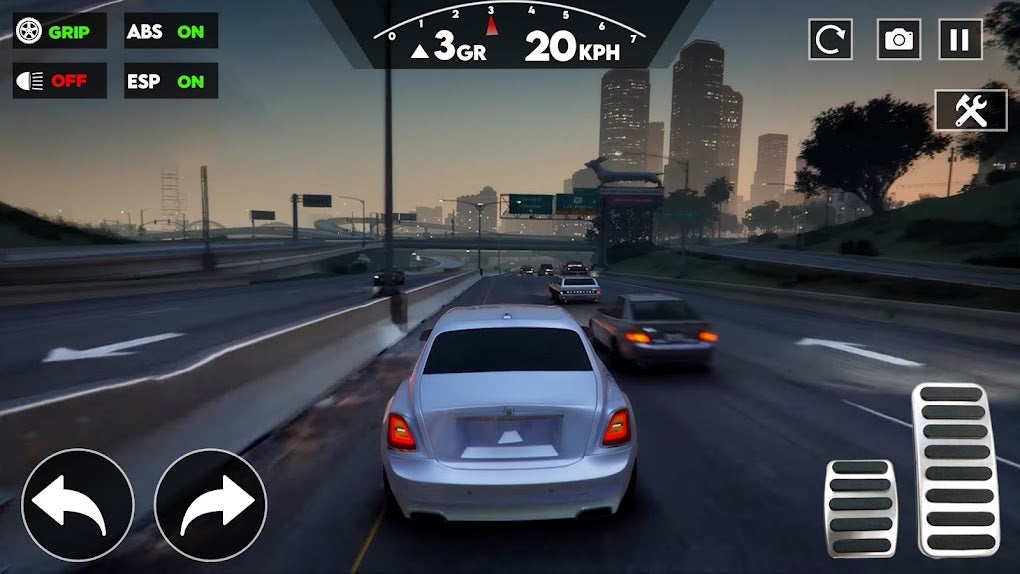The image size is (1020, 574).
Task: Steer left with the left arrow button
Action: click(78, 504)
